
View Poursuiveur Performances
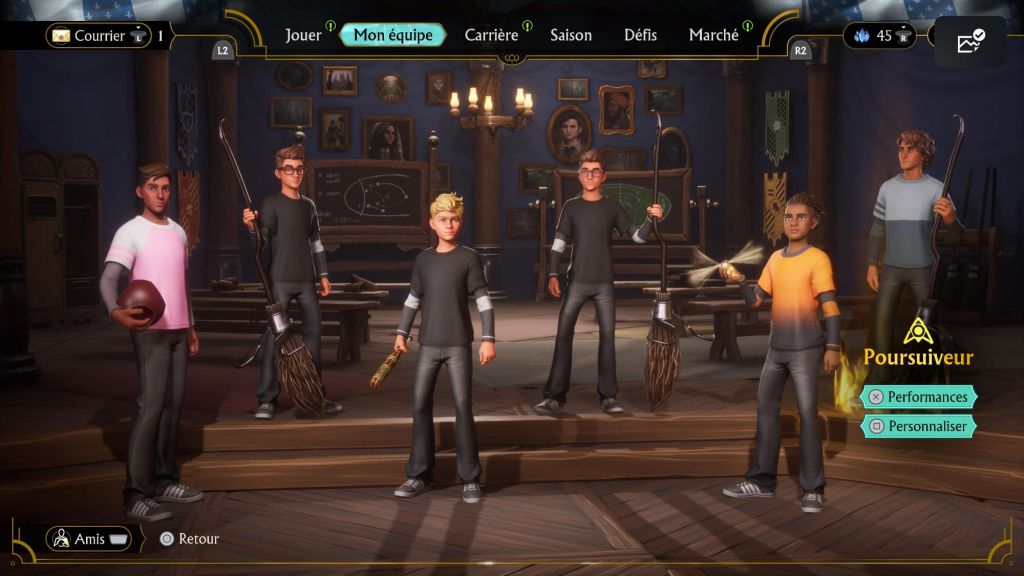[919, 397]
